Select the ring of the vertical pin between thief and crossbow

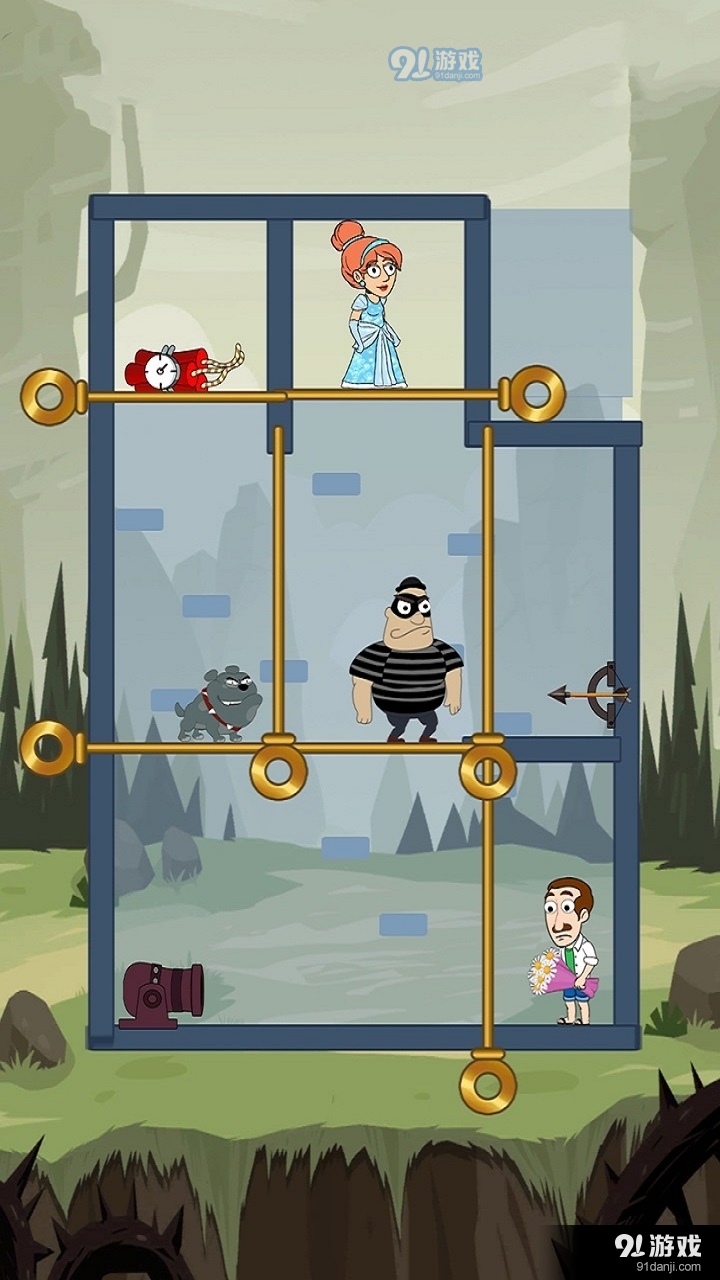tap(488, 770)
